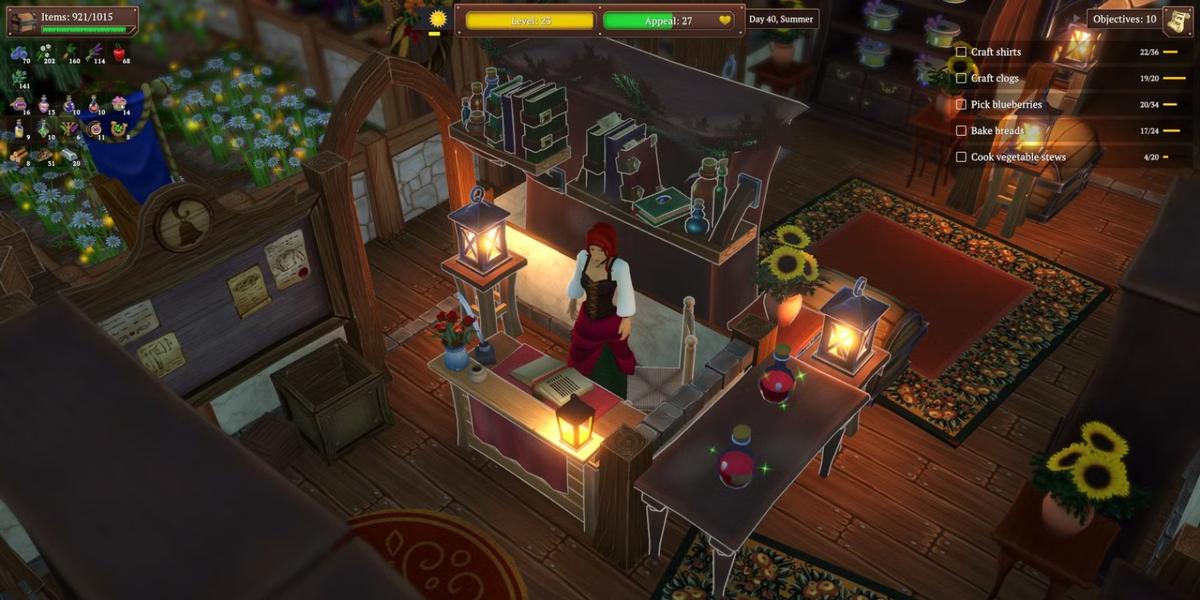This screenshot has width=1200, height=600.
Task: Select the Bake breads objective
Action: [x=998, y=130]
